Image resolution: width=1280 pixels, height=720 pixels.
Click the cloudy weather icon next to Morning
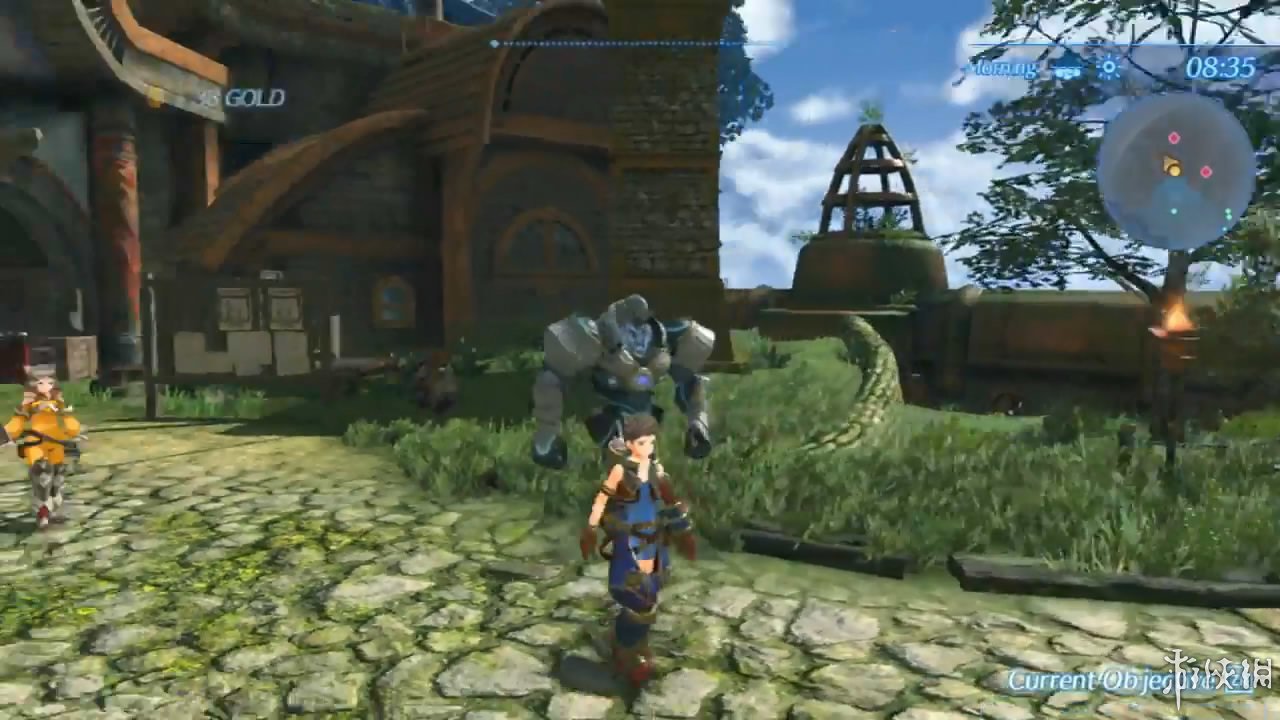tap(1067, 71)
